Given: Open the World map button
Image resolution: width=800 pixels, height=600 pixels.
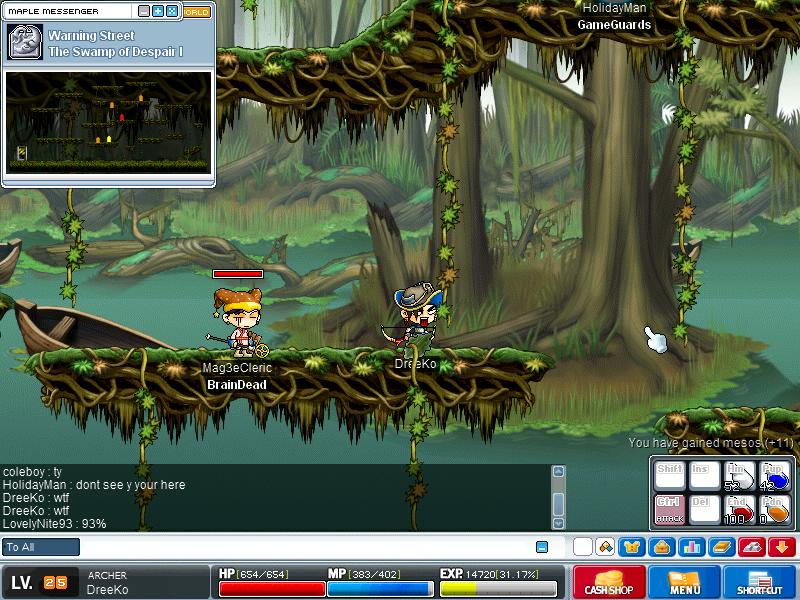Looking at the screenshot, I should point(196,12).
